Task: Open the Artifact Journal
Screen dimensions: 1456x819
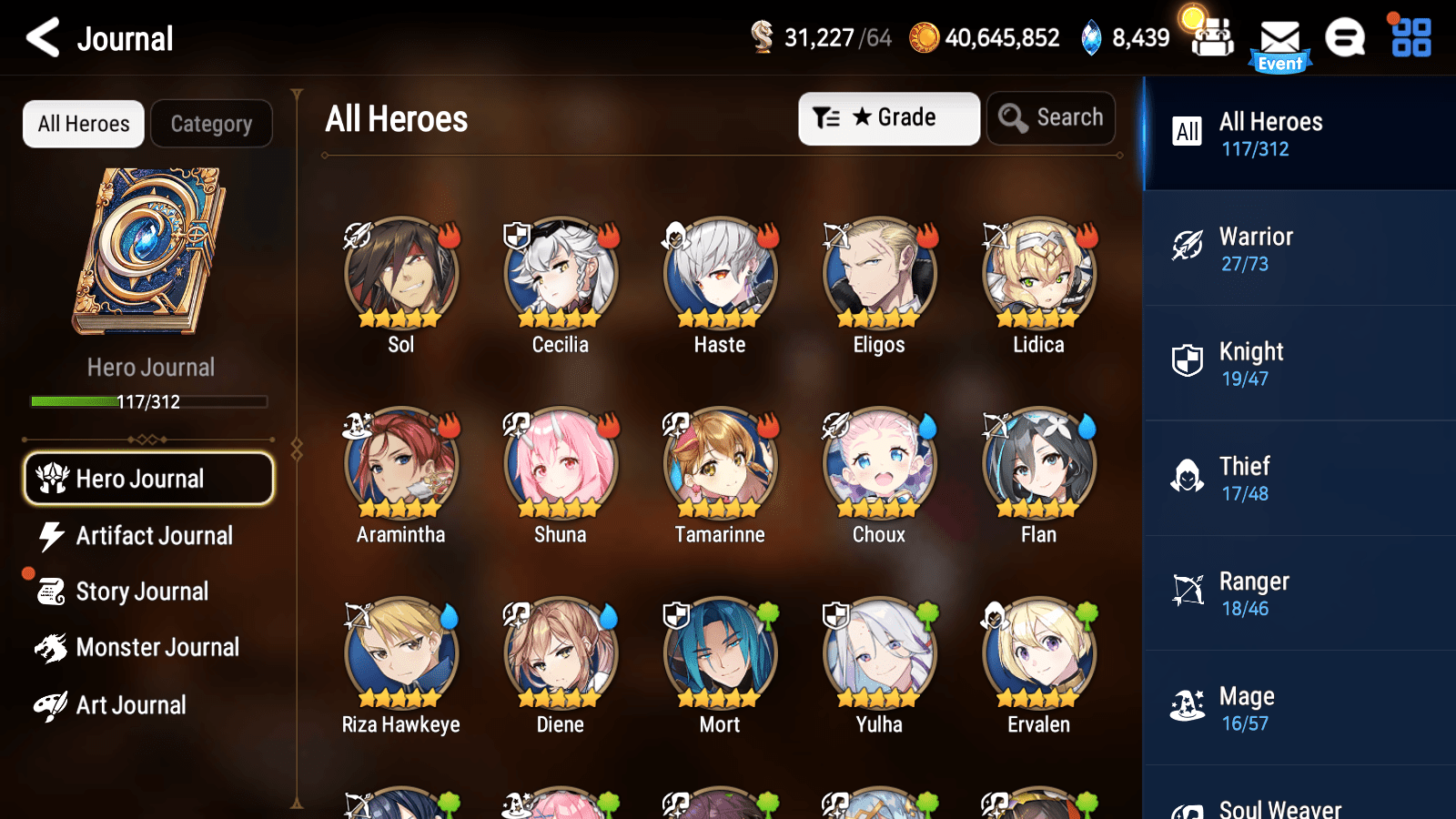Action: (x=155, y=536)
